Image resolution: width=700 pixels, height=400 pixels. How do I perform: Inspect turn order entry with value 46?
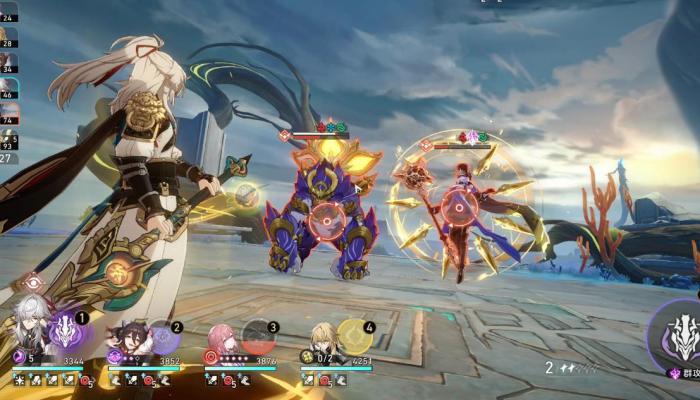pyautogui.click(x=8, y=89)
